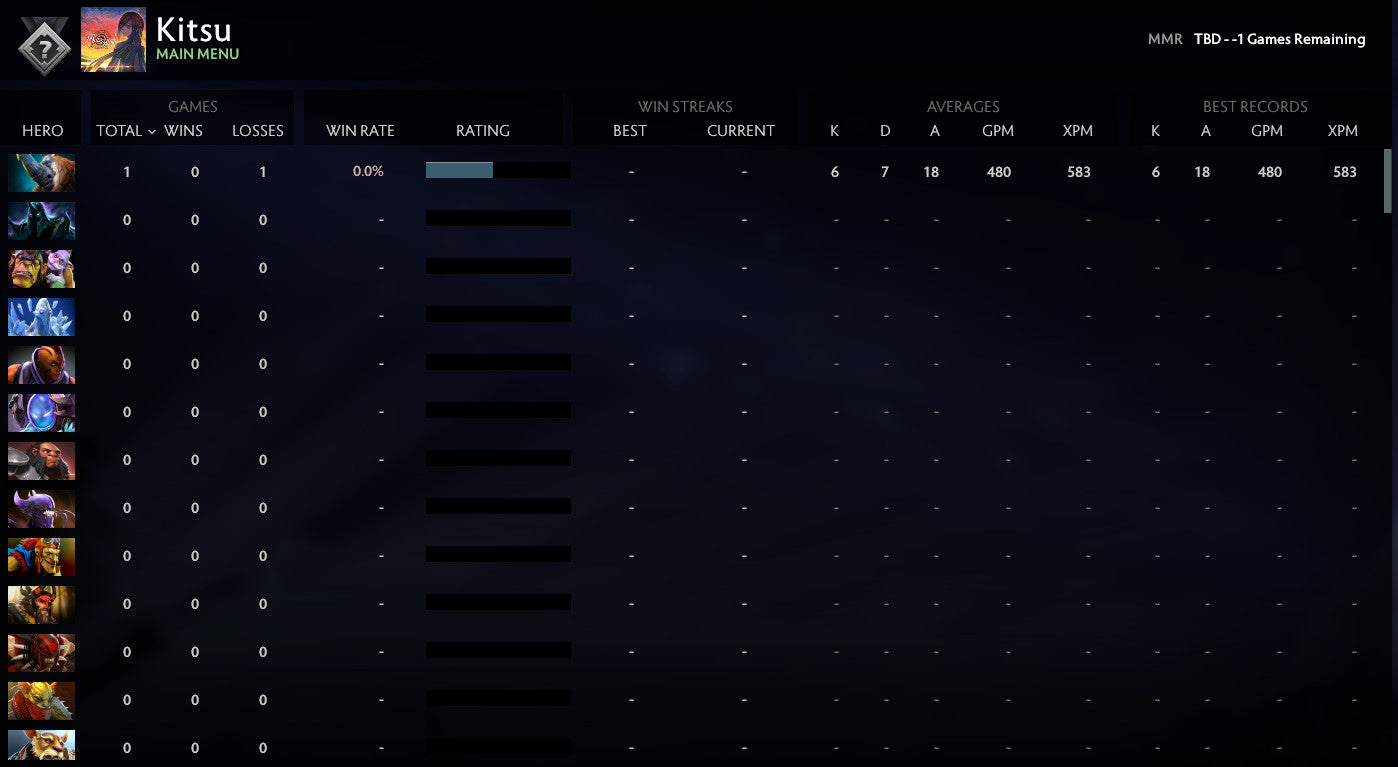Sort heroes by RATING
Screen dimensions: 1398x767
tap(483, 130)
